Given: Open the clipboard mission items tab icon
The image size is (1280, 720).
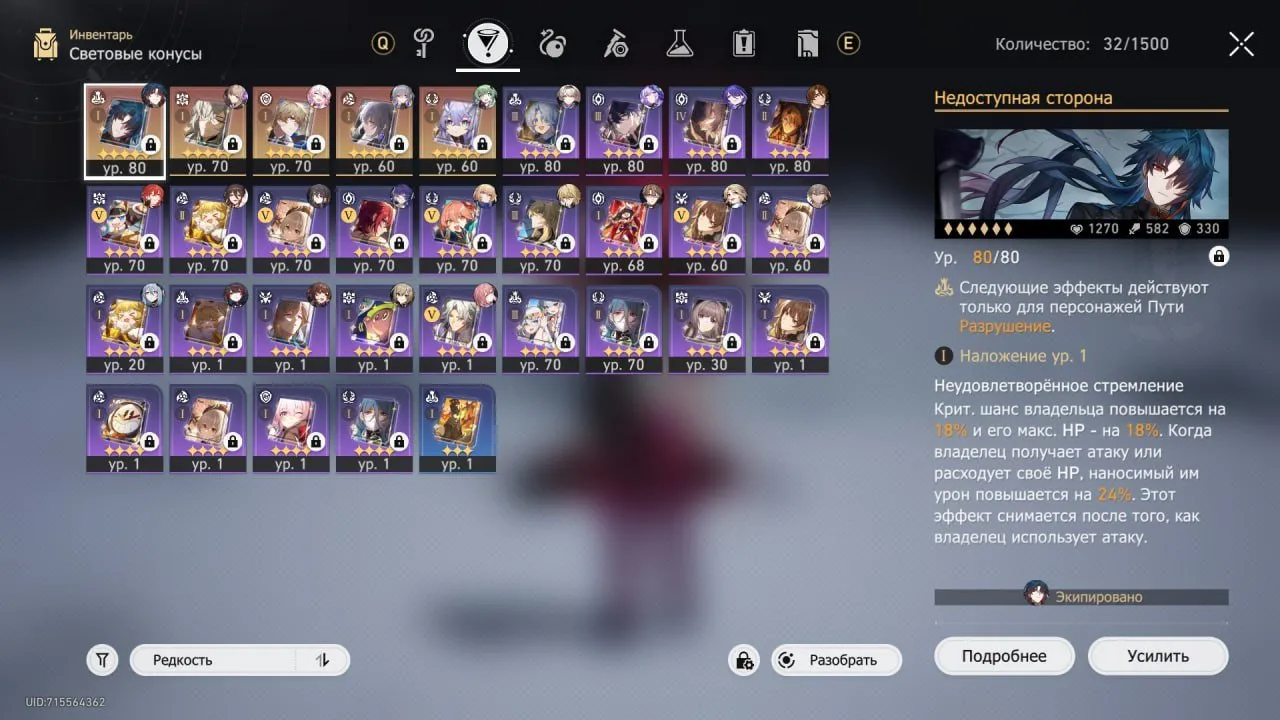Looking at the screenshot, I should pos(743,43).
